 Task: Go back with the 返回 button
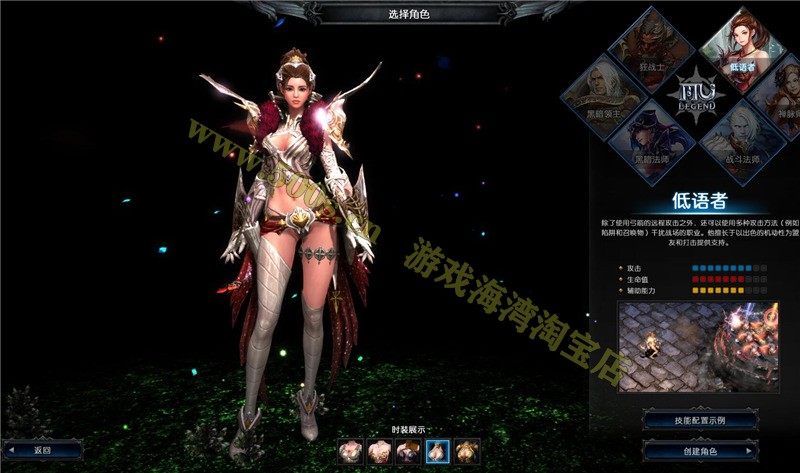(42, 450)
